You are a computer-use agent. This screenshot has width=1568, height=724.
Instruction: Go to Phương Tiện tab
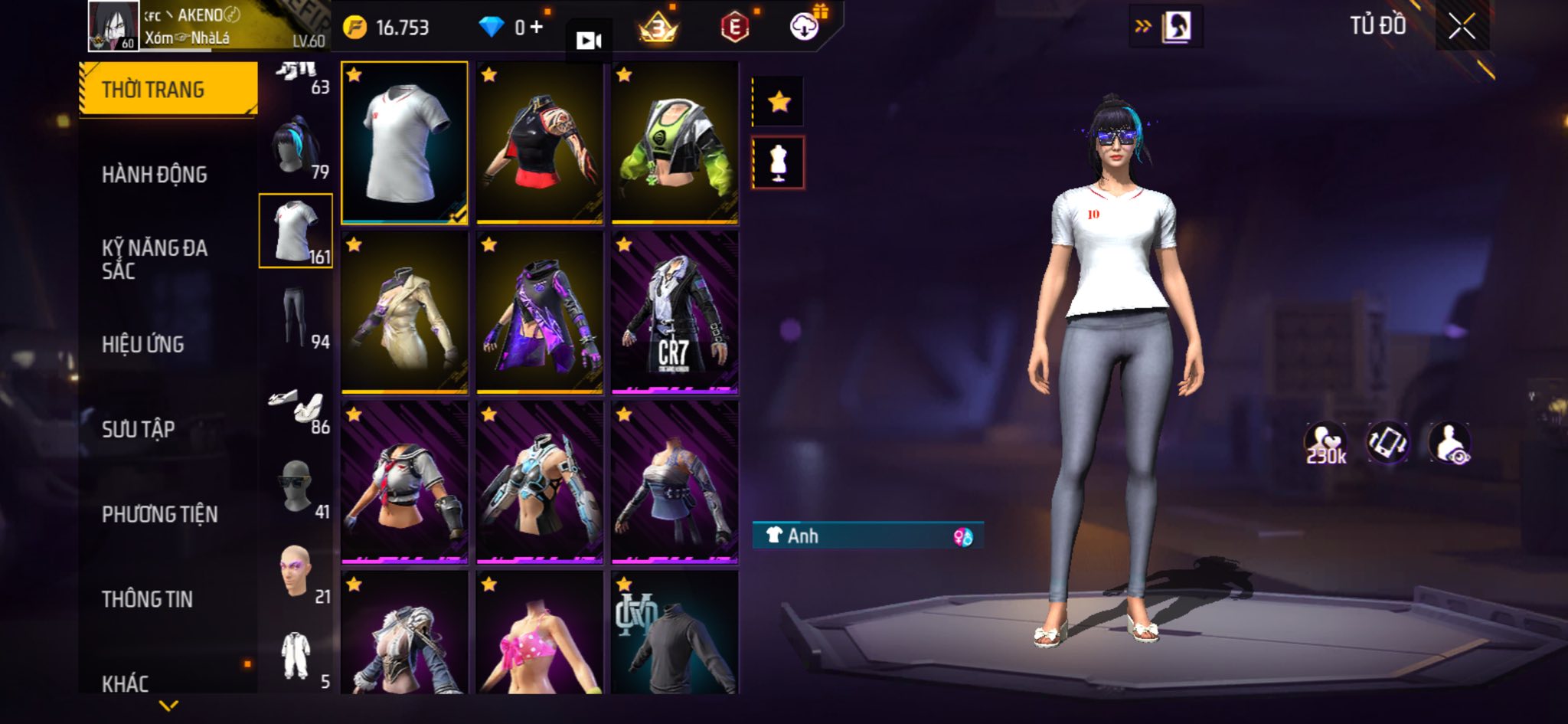[x=159, y=514]
